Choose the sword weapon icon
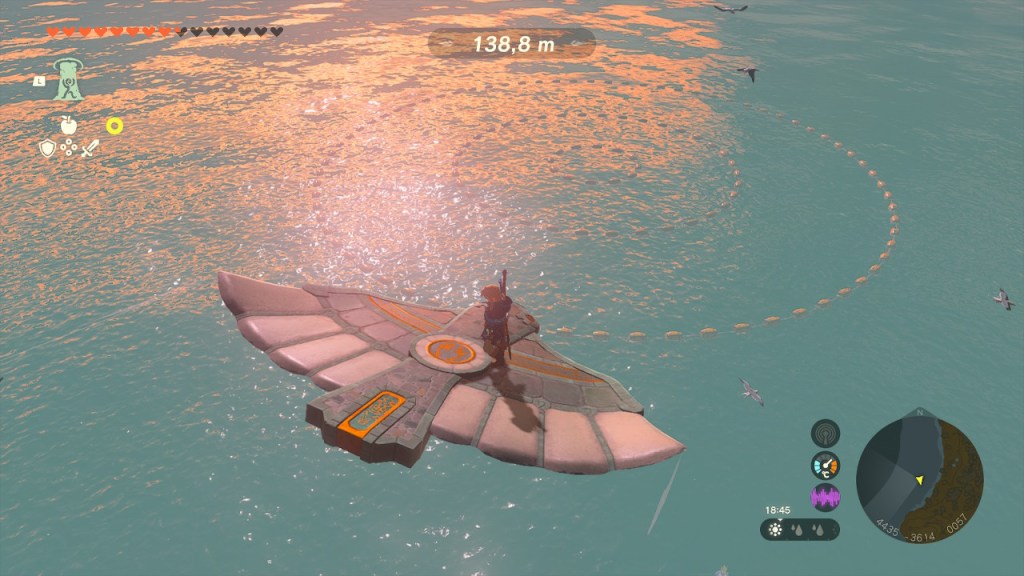Screen dimensions: 1024x576 (91, 148)
